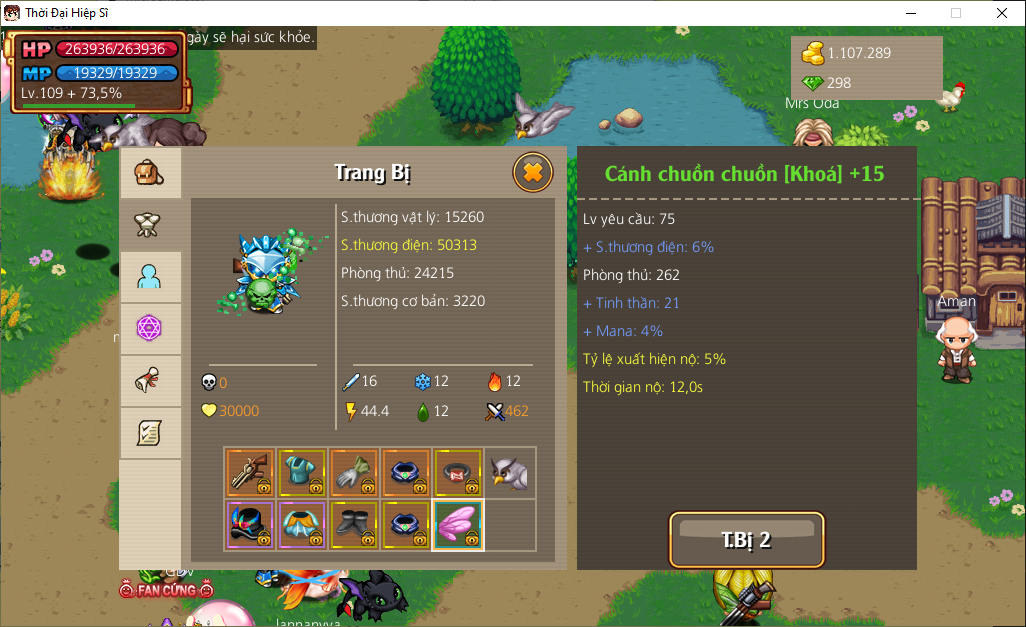Select the owl pet slot

pyautogui.click(x=510, y=473)
